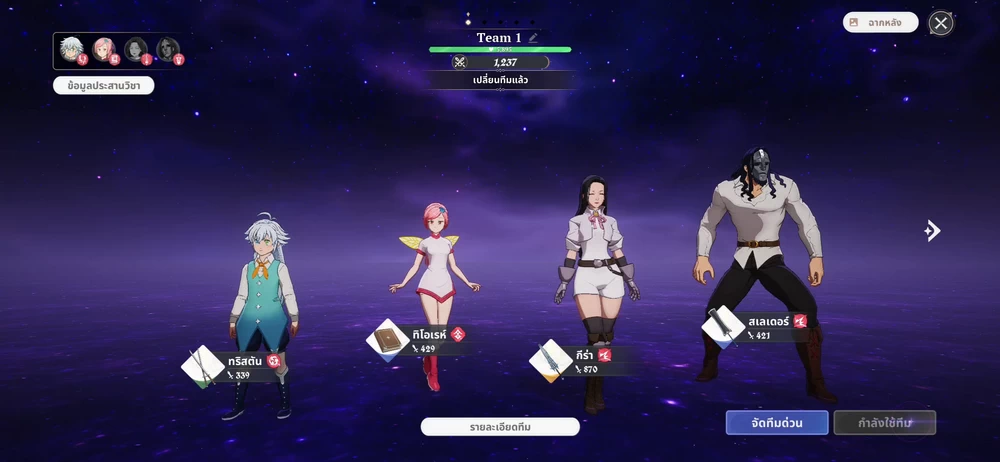Image resolution: width=1000 pixels, height=462 pixels.
Task: Click the masked character portrait
Action: point(167,48)
